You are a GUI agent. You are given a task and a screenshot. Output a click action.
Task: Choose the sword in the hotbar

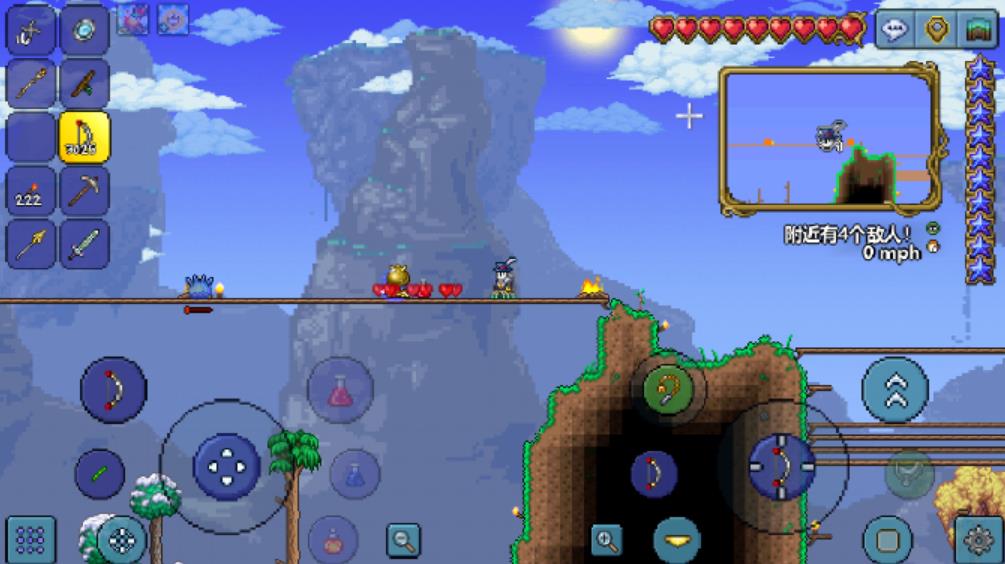pos(84,244)
